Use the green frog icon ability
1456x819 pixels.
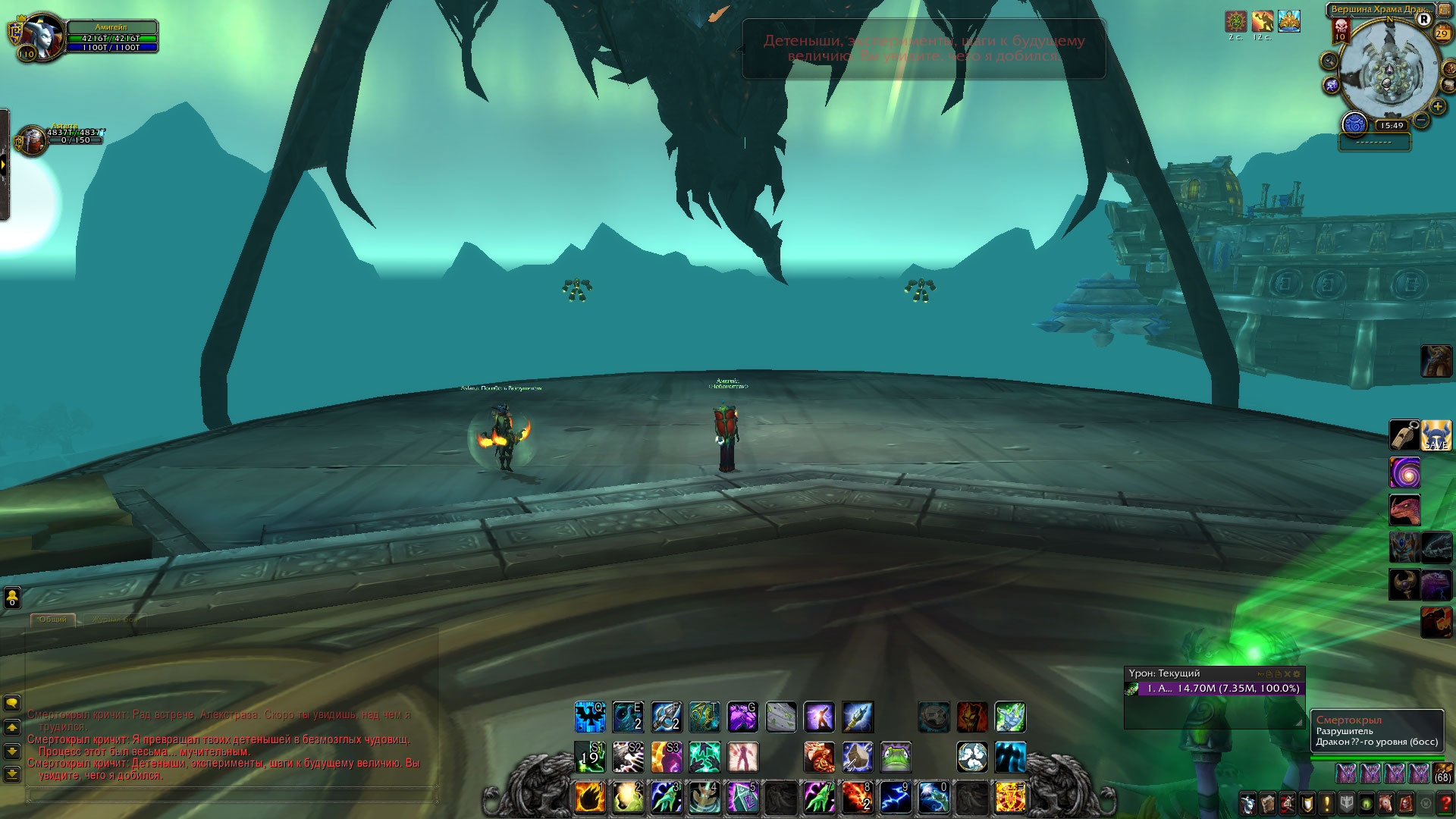[896, 757]
